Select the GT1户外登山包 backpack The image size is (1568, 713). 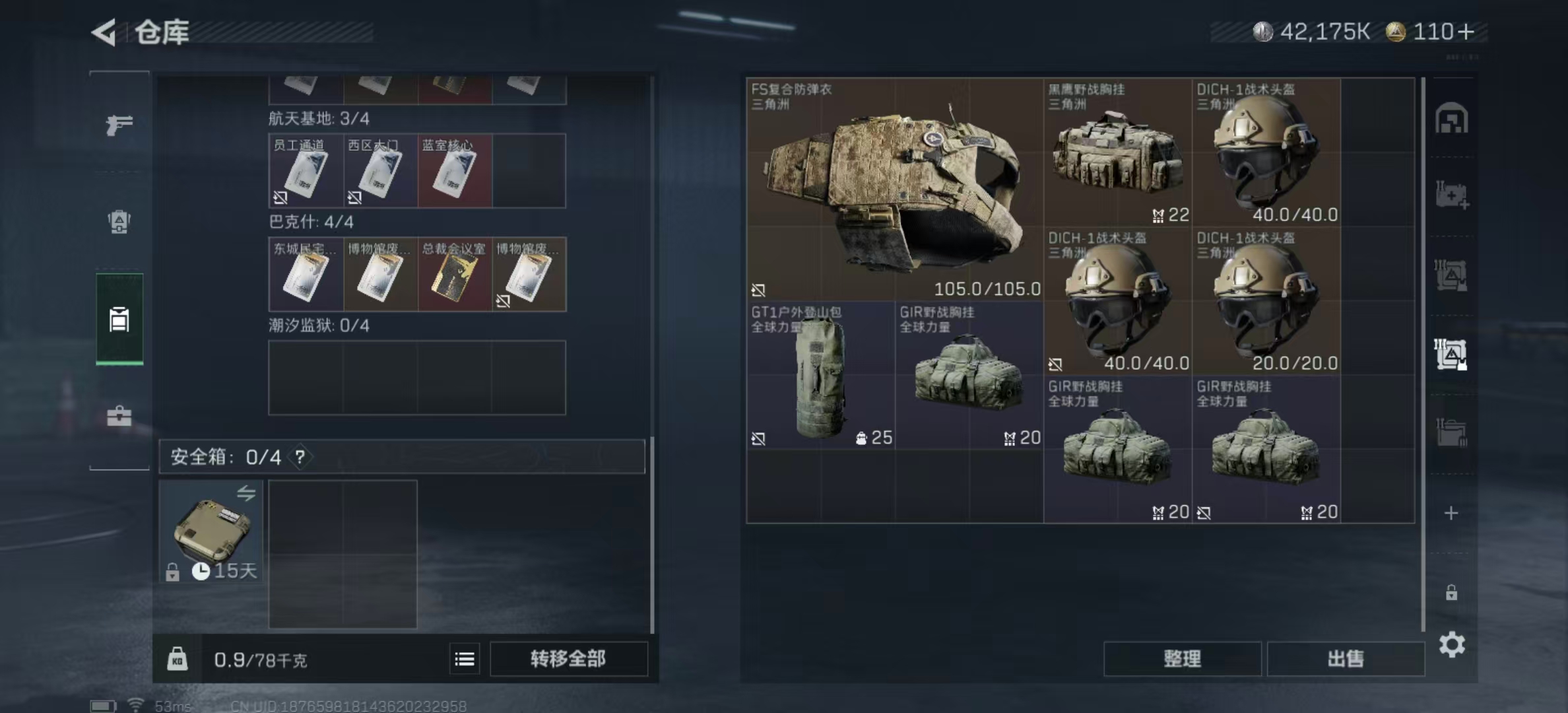pyautogui.click(x=820, y=376)
